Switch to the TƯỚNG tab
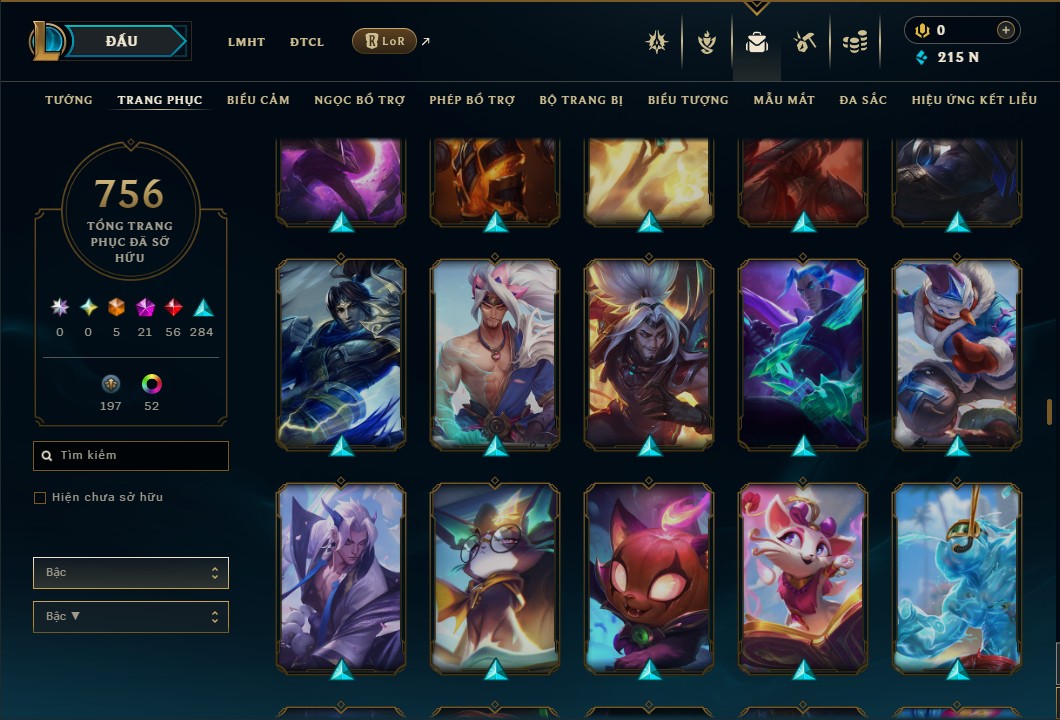The width and height of the screenshot is (1060, 720). click(x=69, y=100)
